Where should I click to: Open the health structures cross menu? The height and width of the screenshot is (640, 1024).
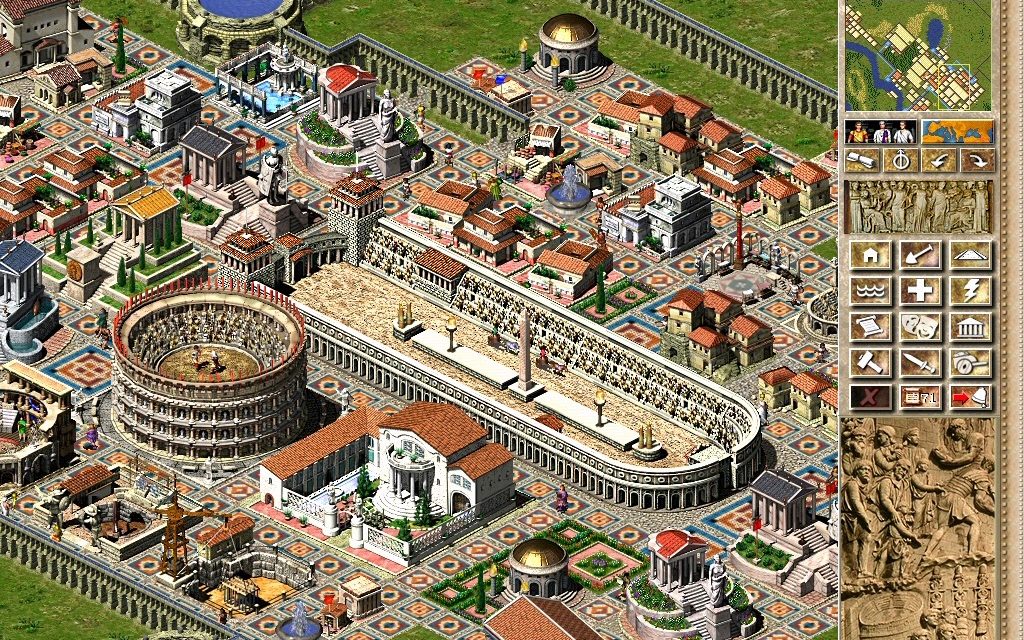(920, 291)
